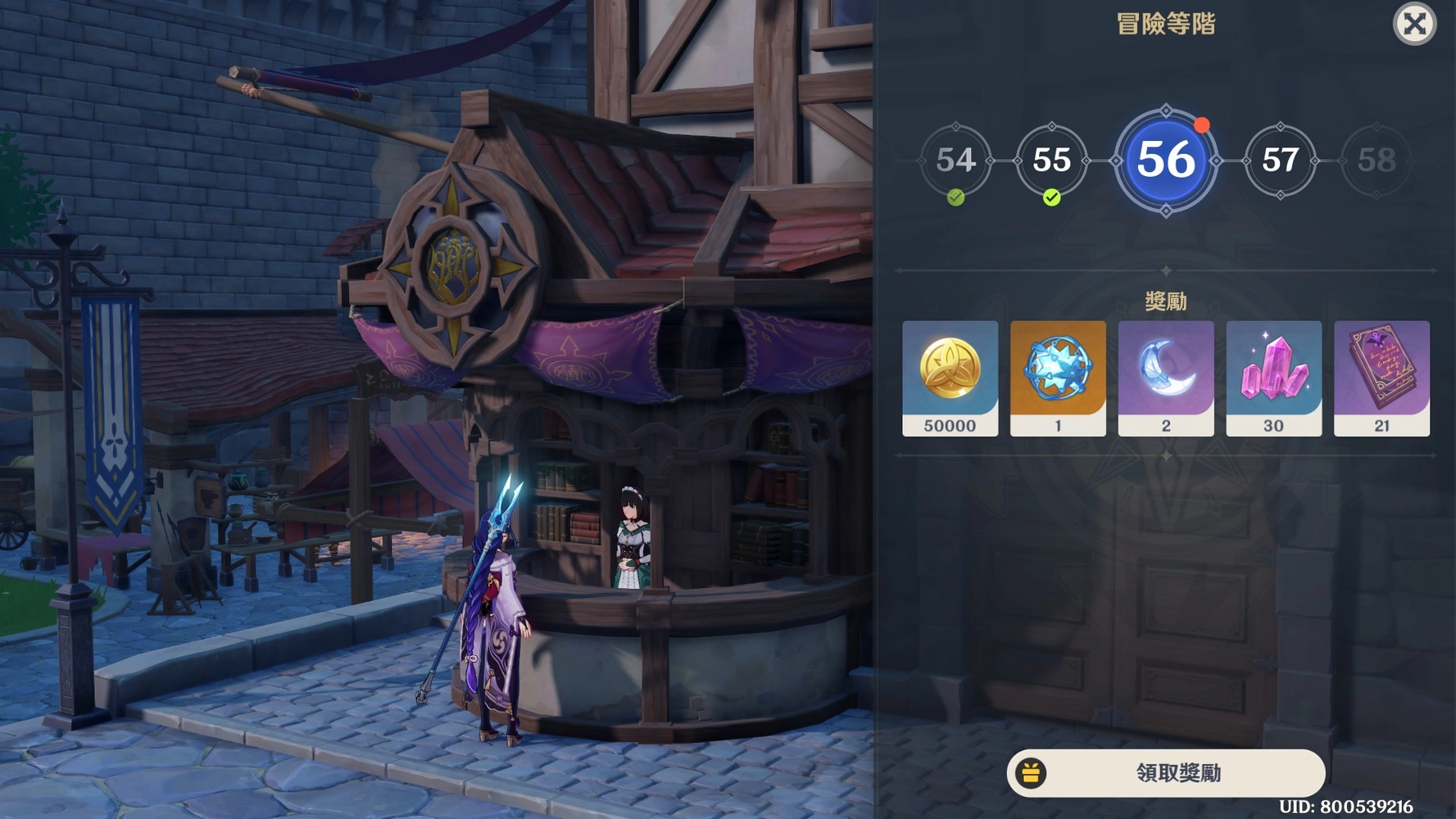This screenshot has width=1456, height=819.
Task: Select the Mora coin reward icon
Action: [x=950, y=369]
